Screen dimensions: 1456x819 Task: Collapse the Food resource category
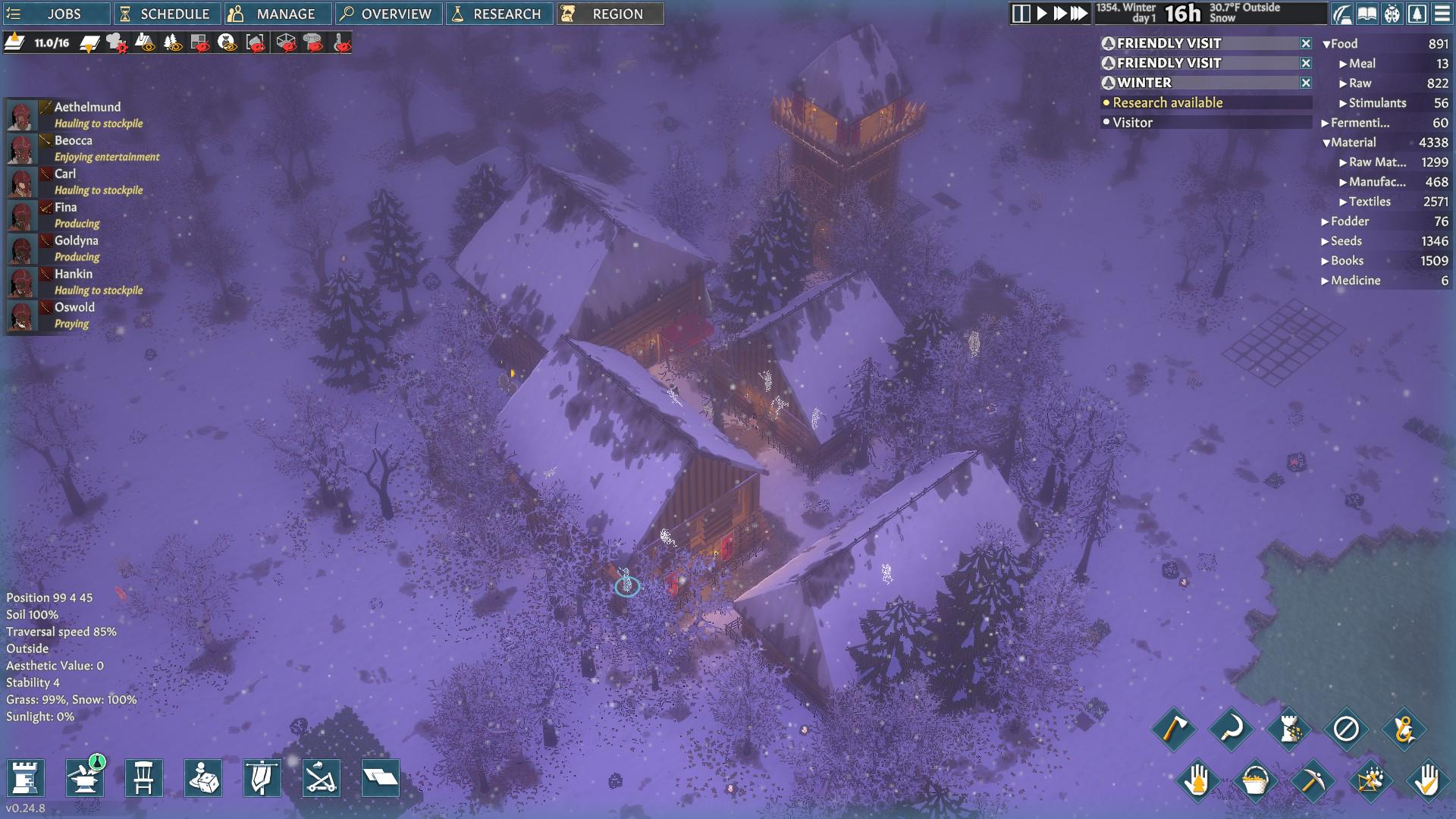pos(1326,44)
